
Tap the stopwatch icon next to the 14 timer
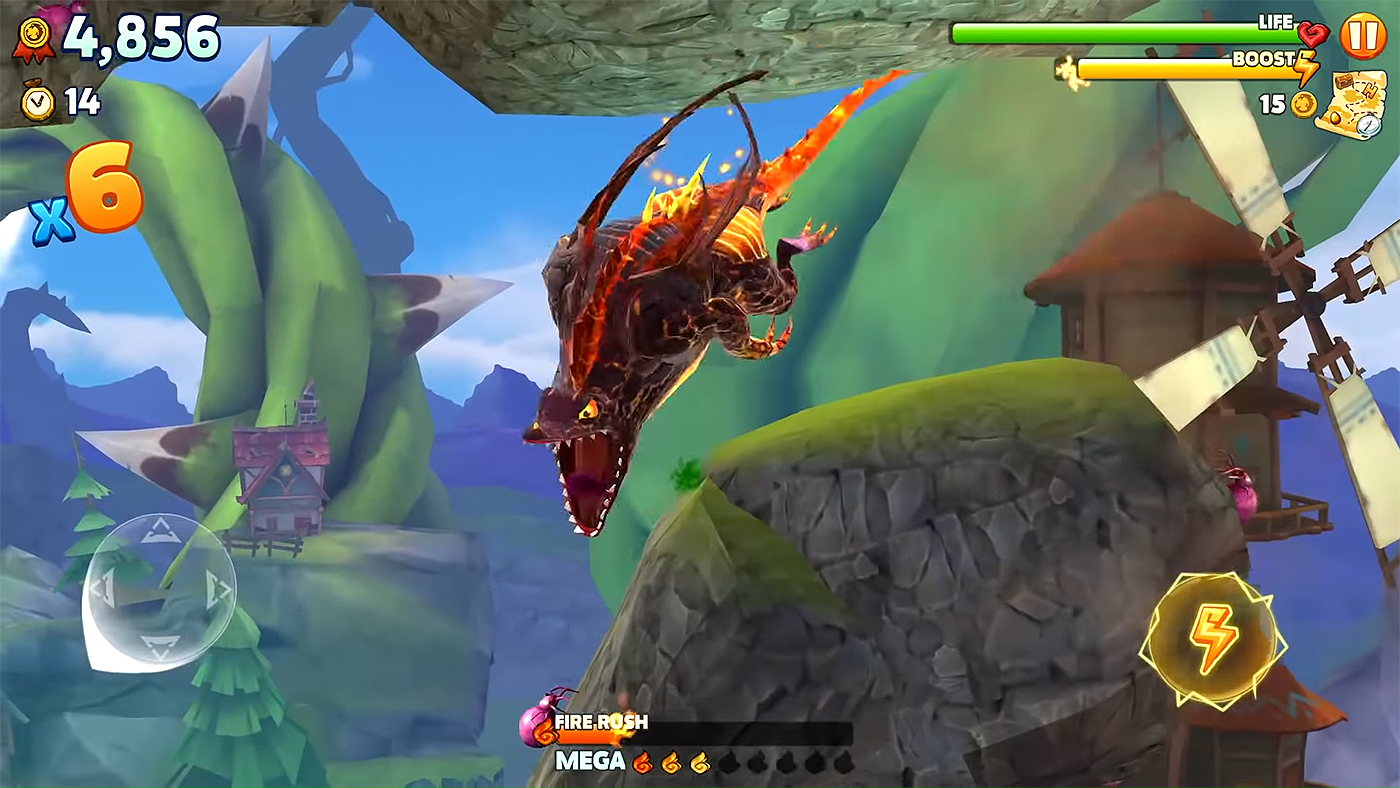pos(35,99)
